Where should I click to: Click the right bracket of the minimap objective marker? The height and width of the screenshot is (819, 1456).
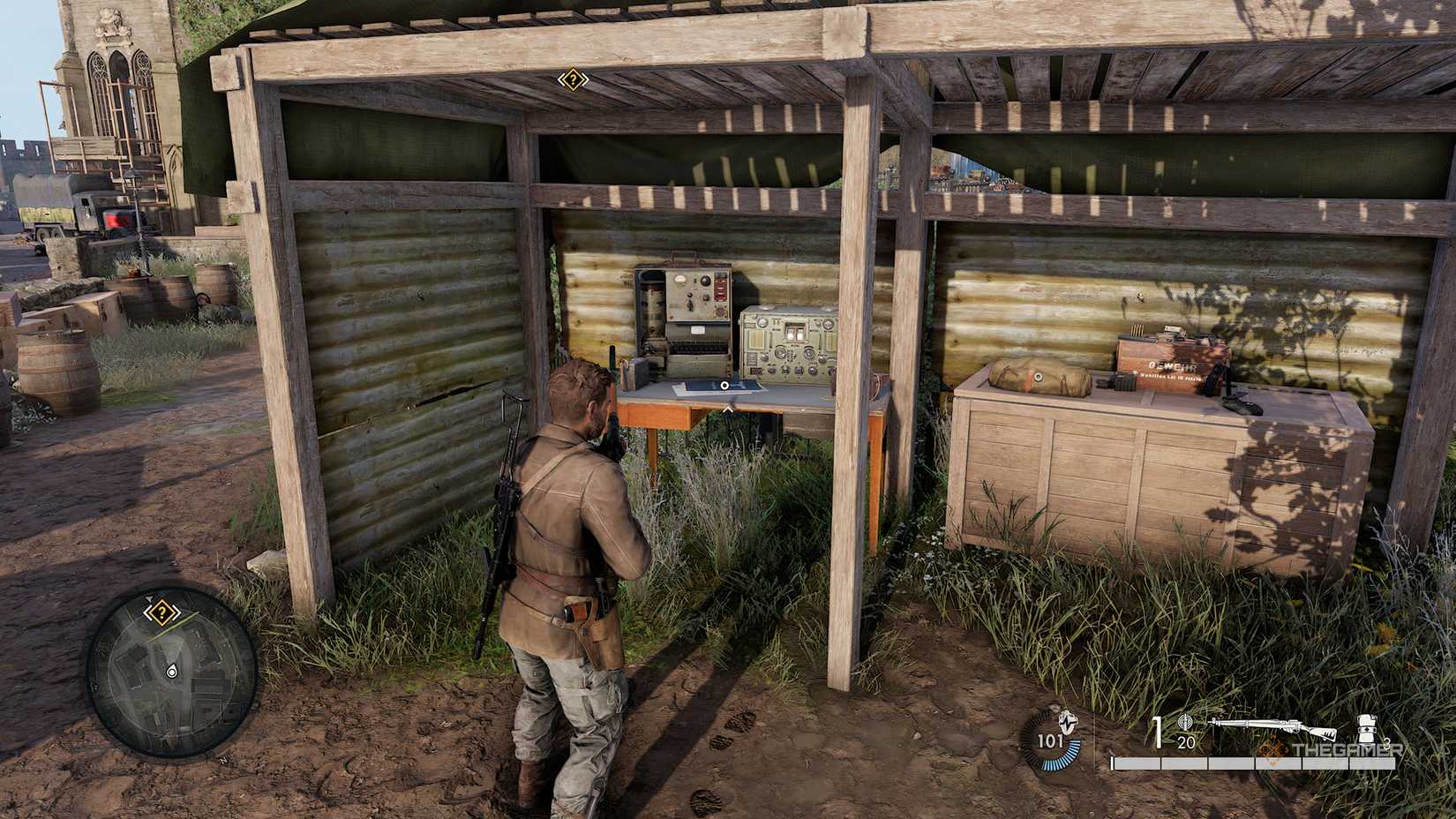[x=176, y=612]
